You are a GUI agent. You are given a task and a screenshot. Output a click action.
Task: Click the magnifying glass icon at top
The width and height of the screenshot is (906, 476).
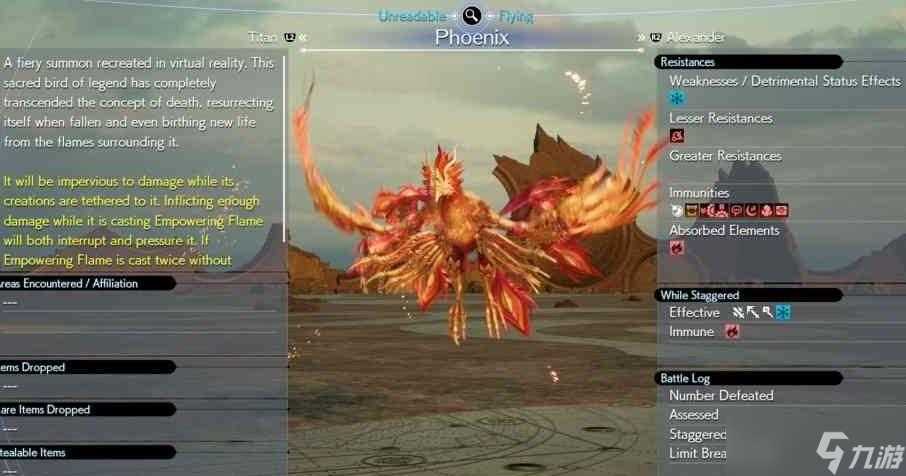pos(472,15)
